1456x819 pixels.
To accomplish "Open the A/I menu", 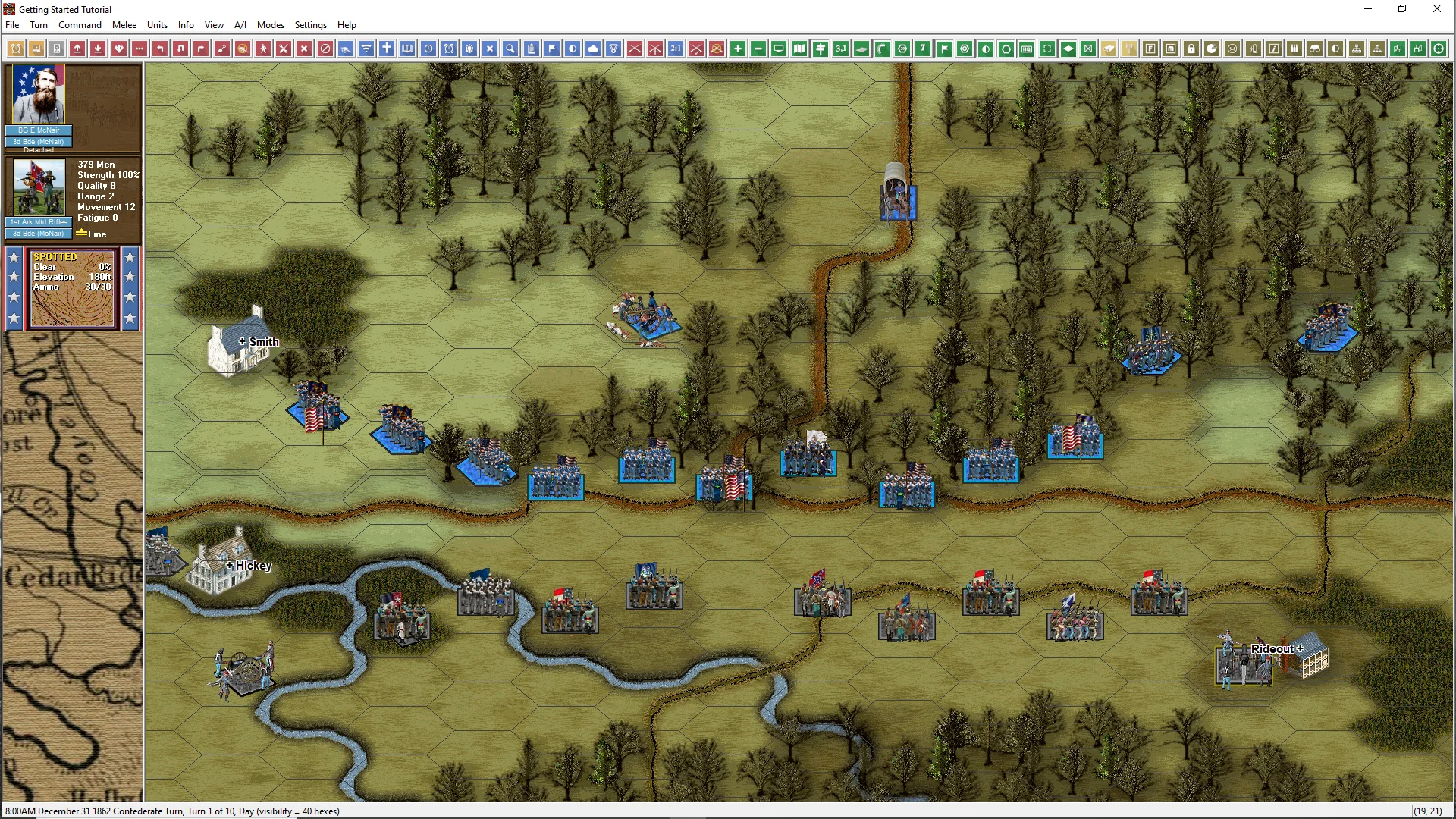I will [x=240, y=25].
